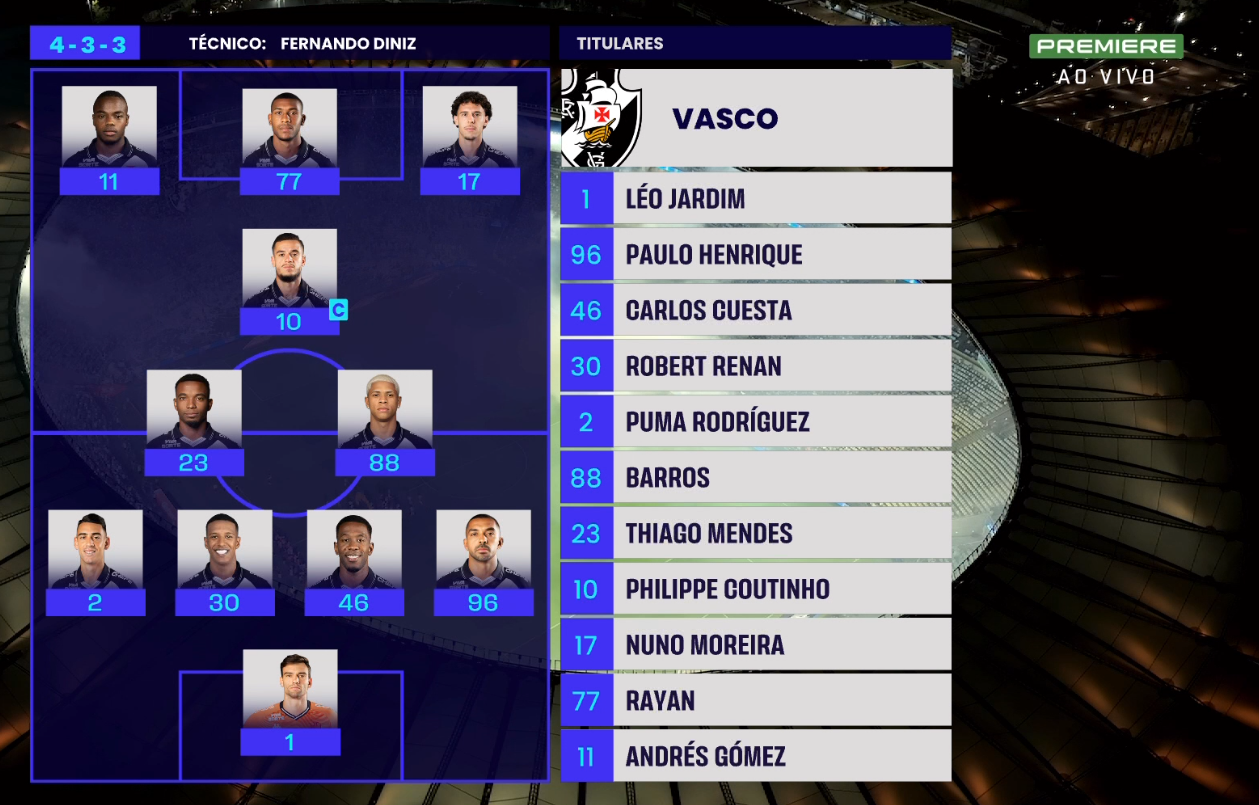Select the Barros list entry

(755, 477)
